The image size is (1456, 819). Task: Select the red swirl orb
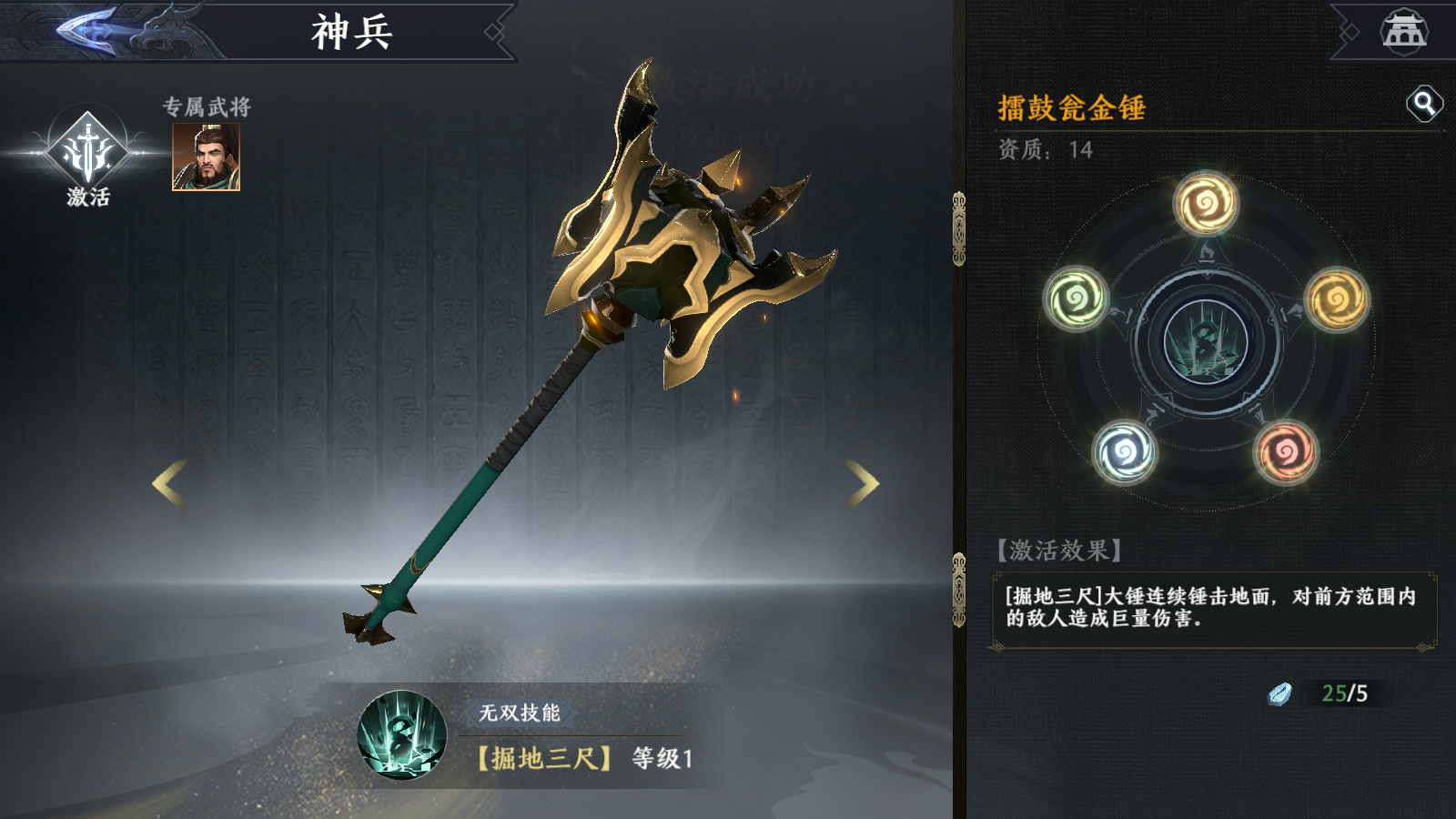coord(1286,451)
